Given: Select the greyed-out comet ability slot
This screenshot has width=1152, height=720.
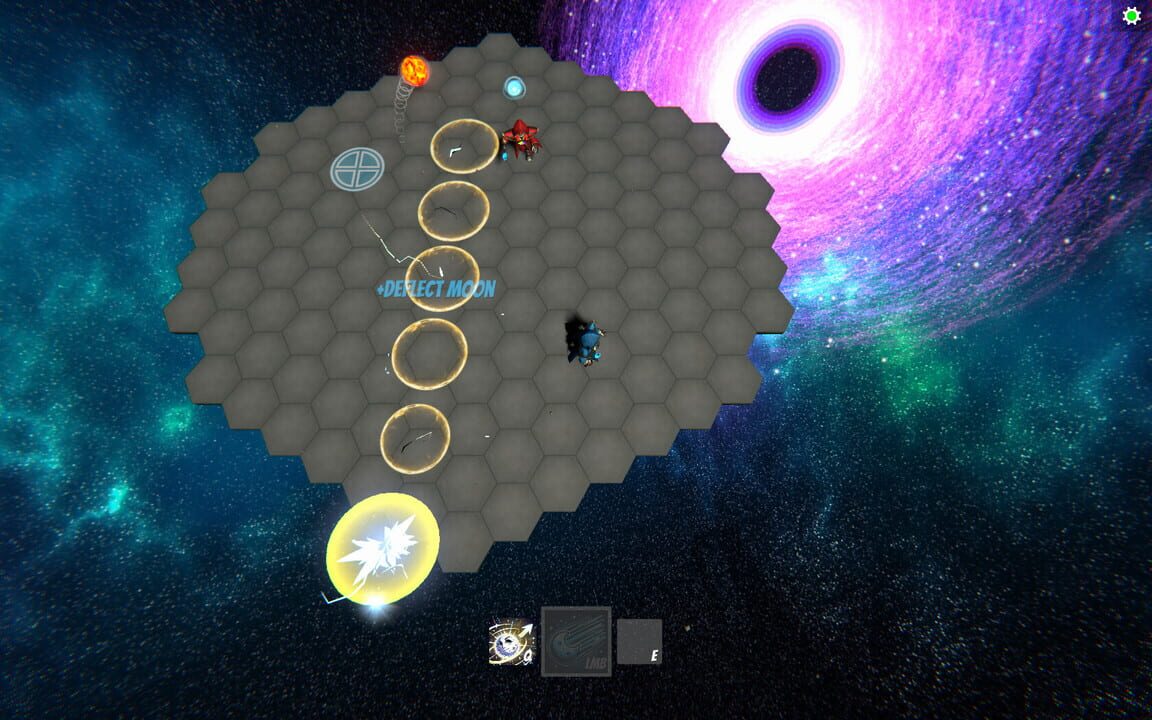Looking at the screenshot, I should point(576,641).
